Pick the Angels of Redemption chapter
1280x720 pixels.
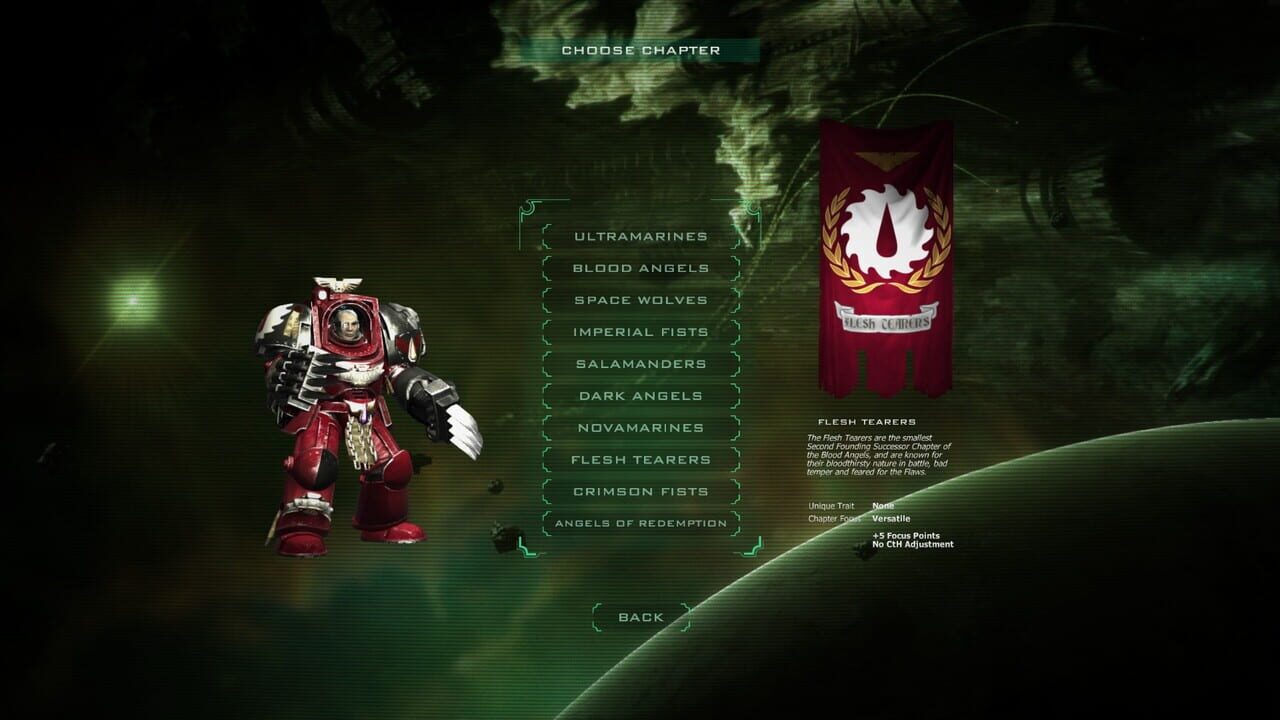click(640, 522)
